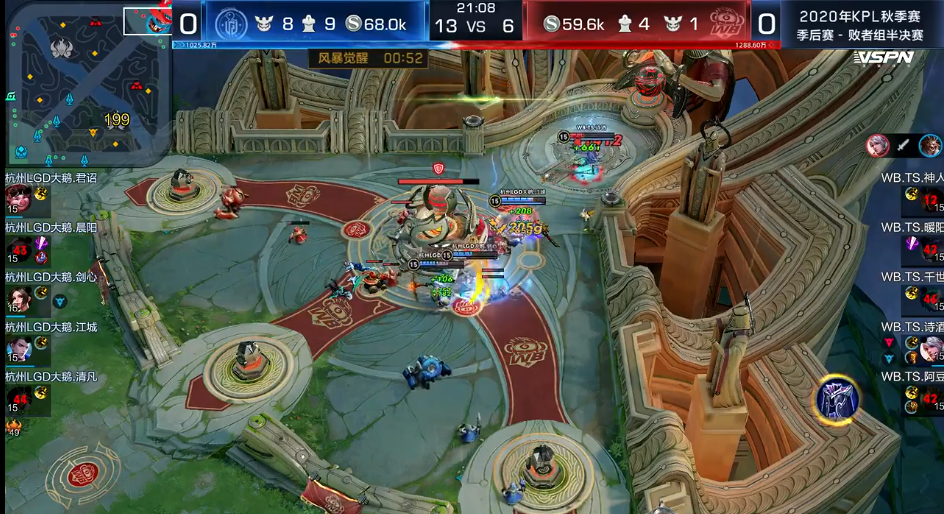Select TS player 阿豆's hero portrait
Viewport: 944px width, 514px height.
[x=930, y=398]
